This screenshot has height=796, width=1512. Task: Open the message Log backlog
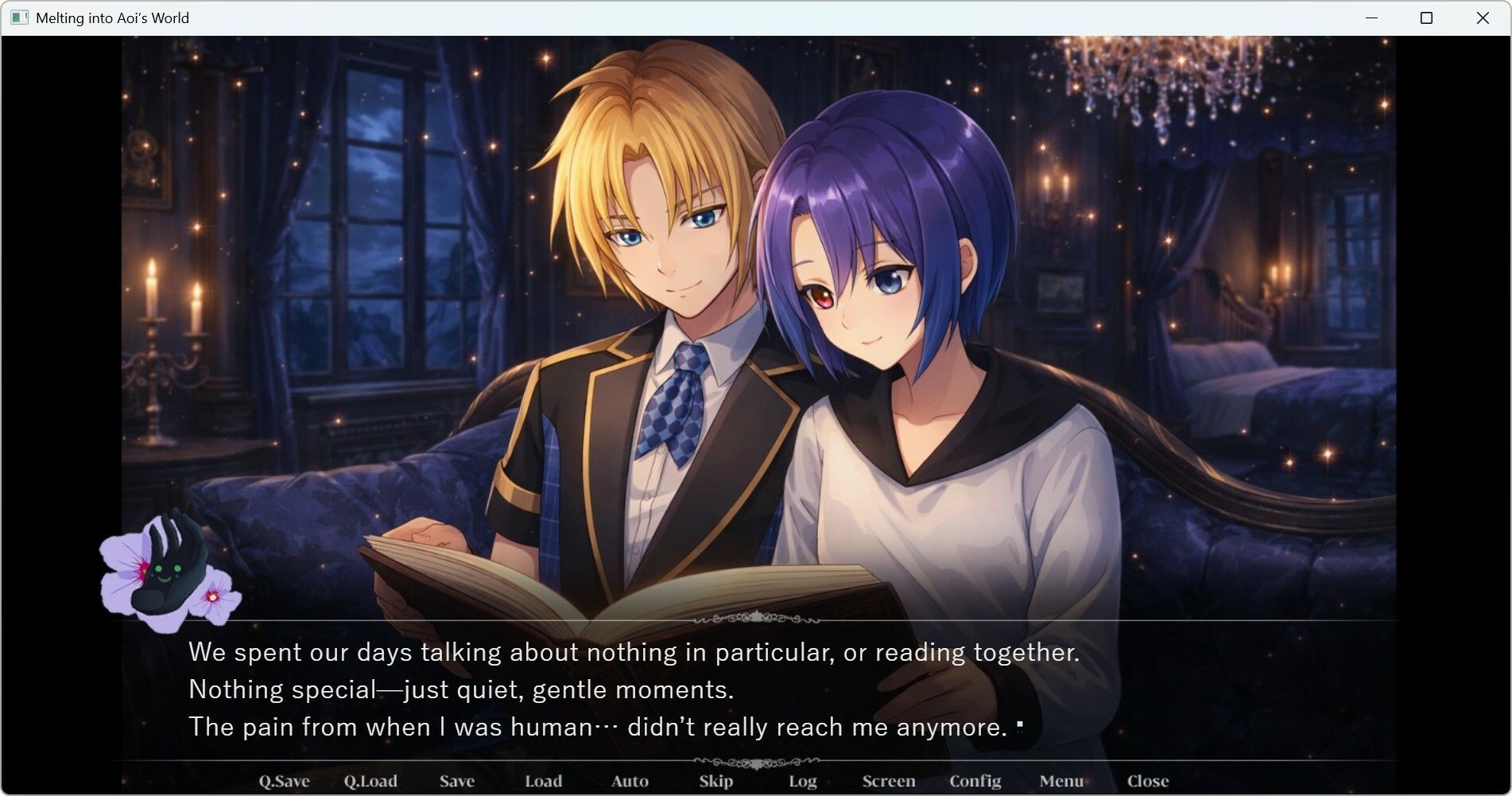[x=801, y=781]
